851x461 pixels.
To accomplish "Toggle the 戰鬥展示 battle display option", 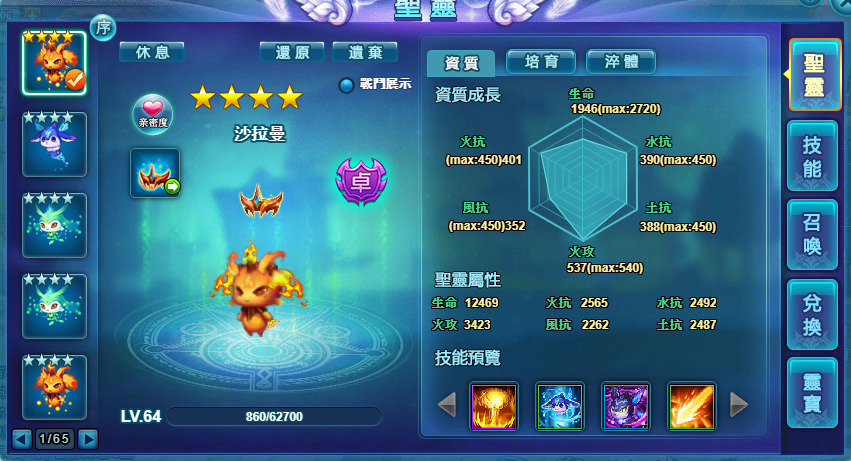I will pyautogui.click(x=347, y=85).
